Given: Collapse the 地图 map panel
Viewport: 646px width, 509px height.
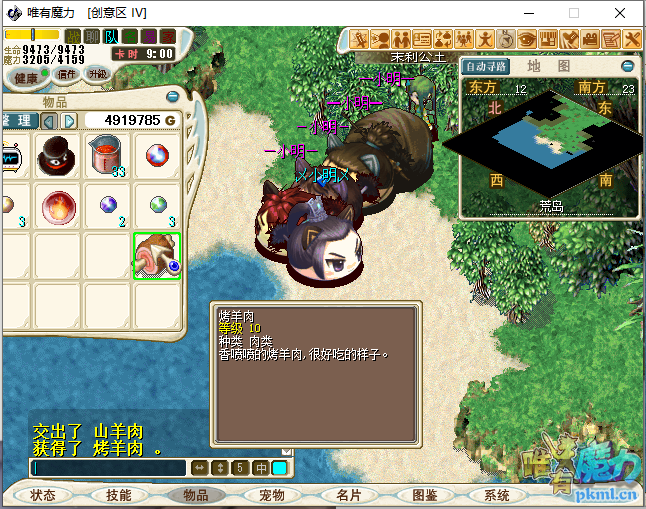Looking at the screenshot, I should (627, 66).
